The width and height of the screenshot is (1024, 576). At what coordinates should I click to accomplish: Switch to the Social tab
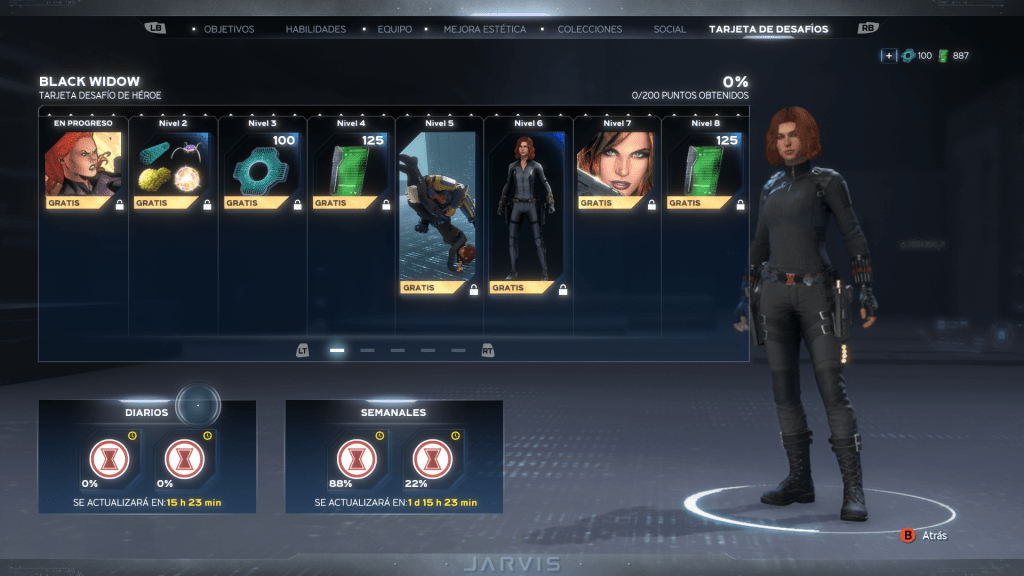tap(669, 29)
